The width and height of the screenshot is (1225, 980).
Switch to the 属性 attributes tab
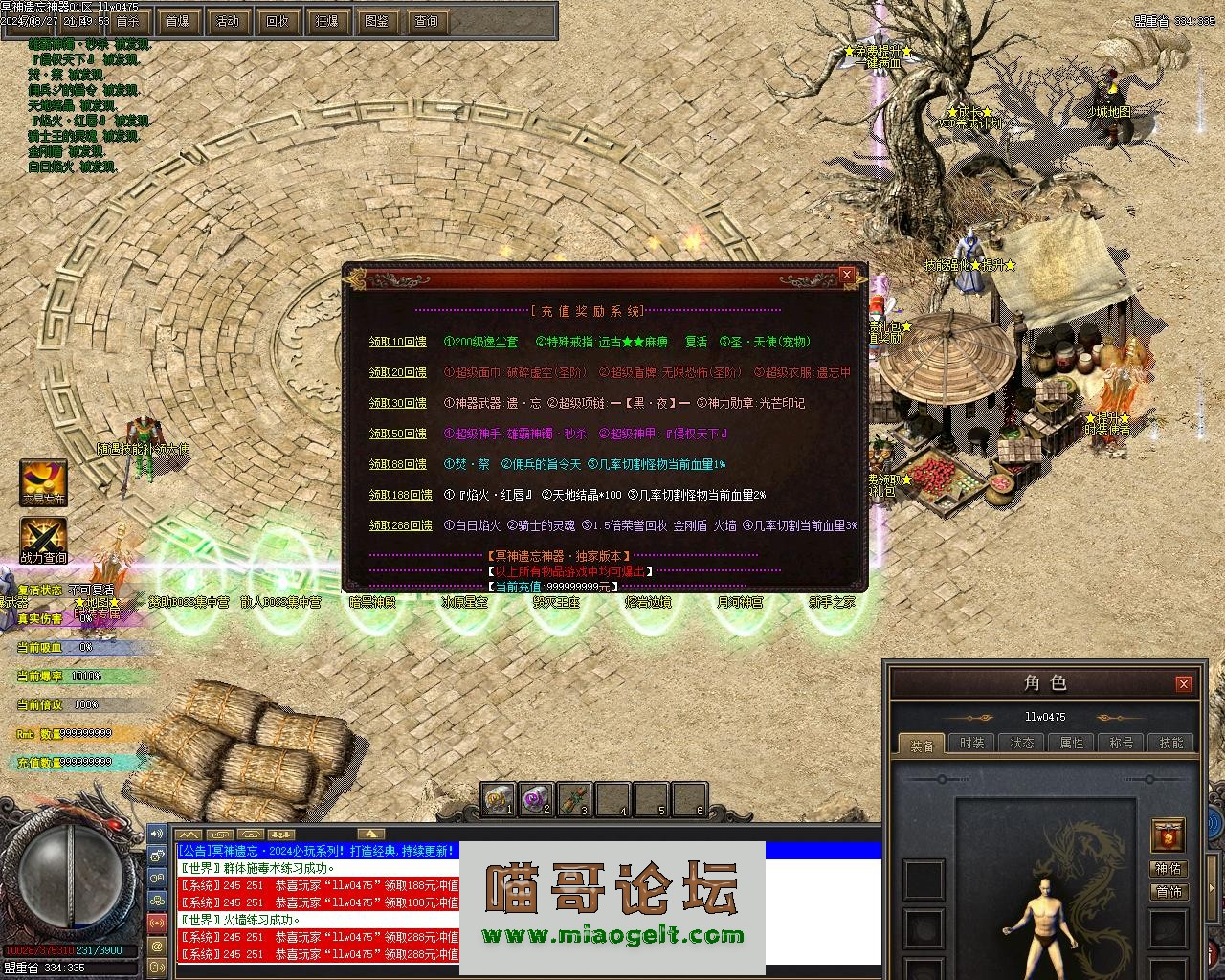1071,743
